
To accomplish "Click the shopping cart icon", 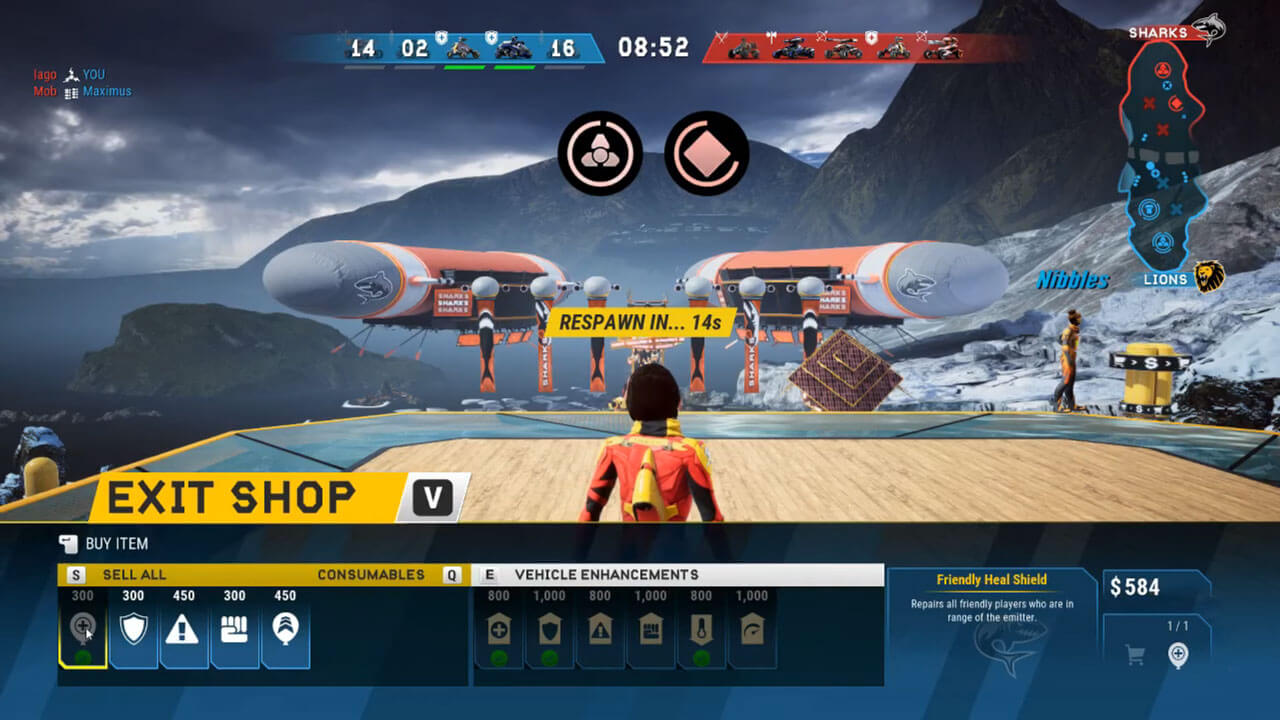I will (1135, 656).
